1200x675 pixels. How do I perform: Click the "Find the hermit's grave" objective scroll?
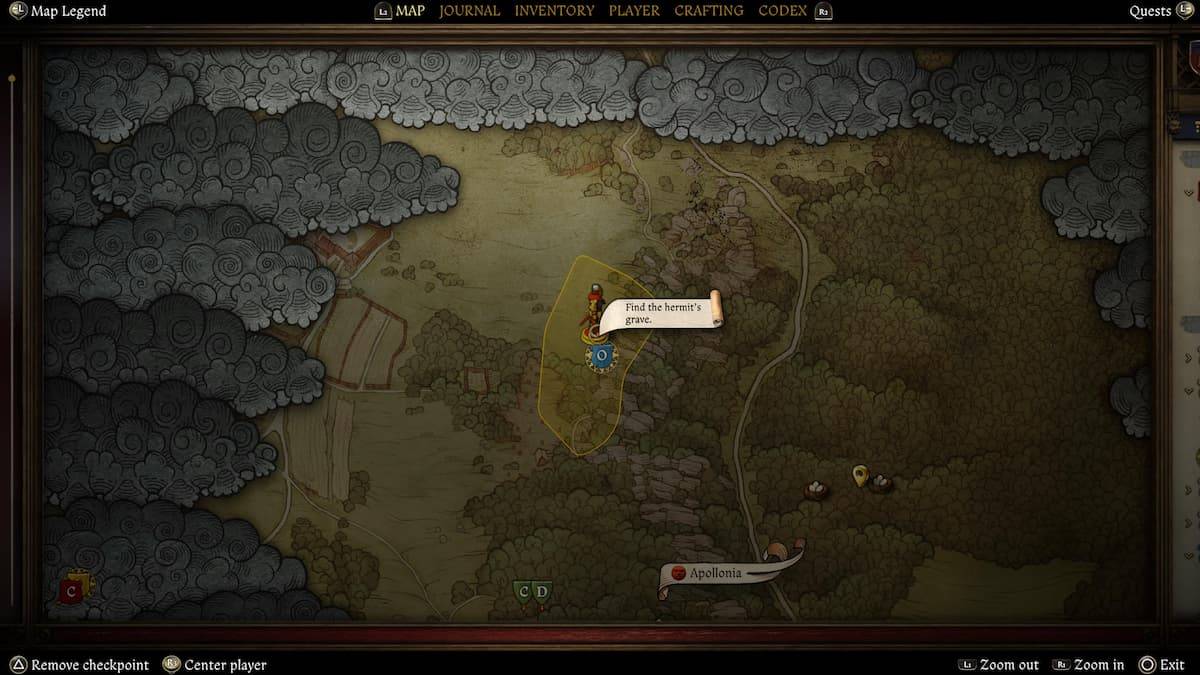click(660, 313)
